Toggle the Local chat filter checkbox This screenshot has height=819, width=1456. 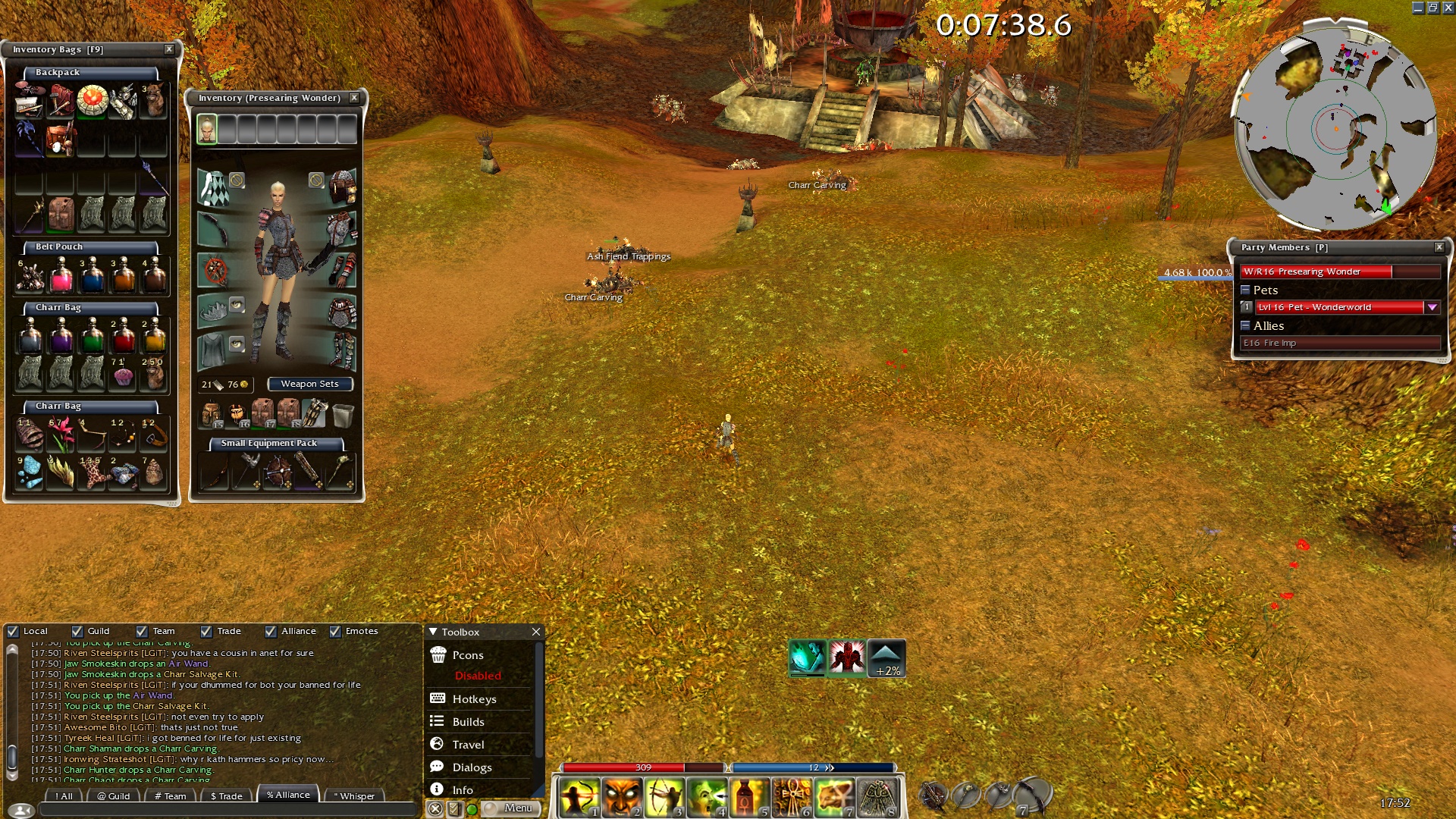[13, 632]
